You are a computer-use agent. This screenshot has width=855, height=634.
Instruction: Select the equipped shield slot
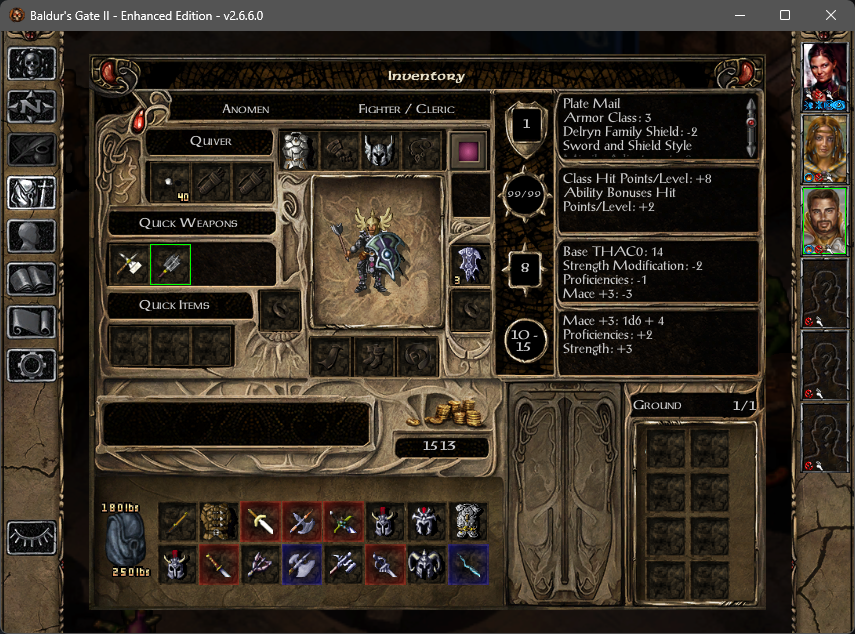[x=470, y=264]
